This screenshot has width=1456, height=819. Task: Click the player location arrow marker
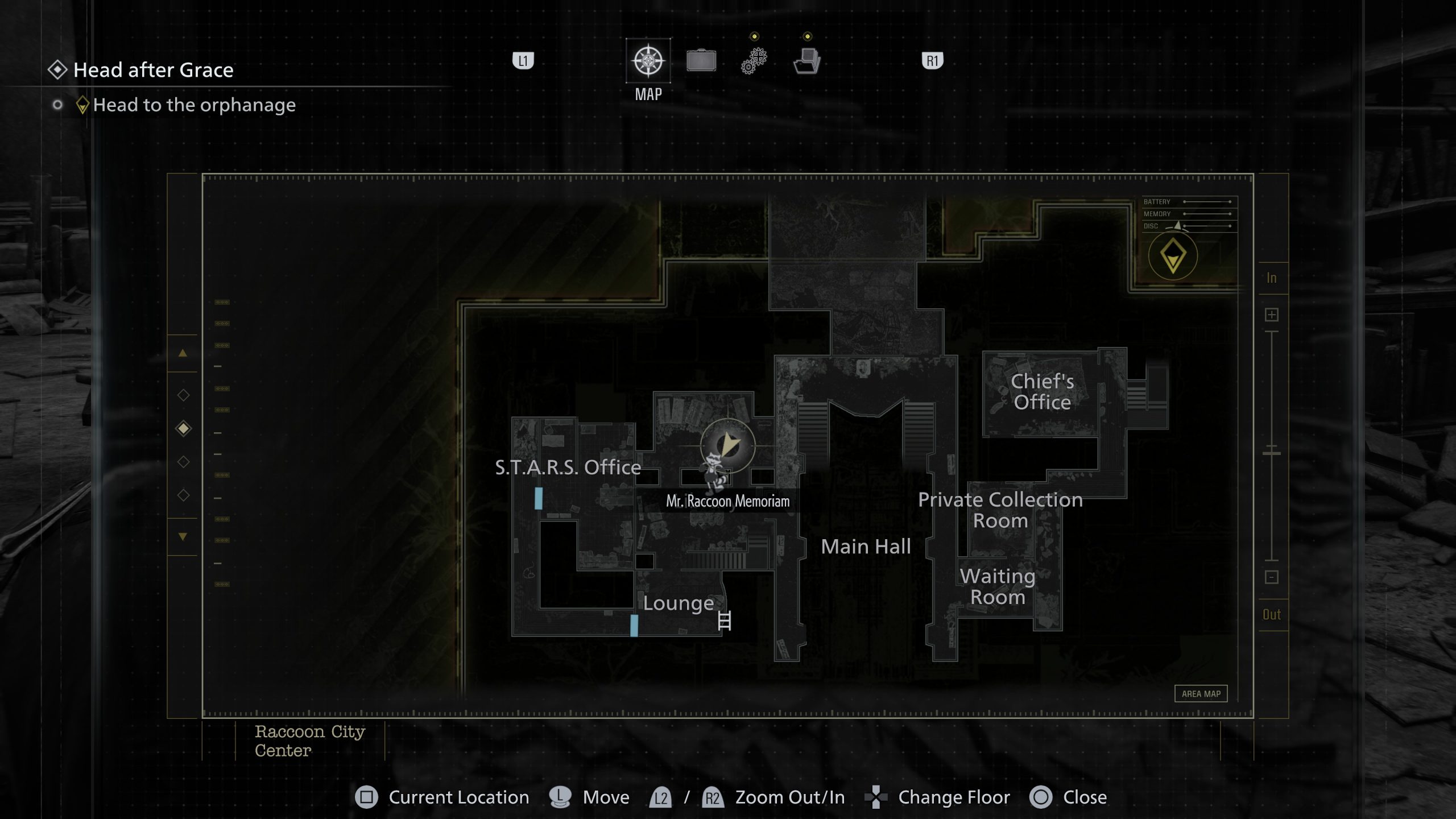[729, 444]
